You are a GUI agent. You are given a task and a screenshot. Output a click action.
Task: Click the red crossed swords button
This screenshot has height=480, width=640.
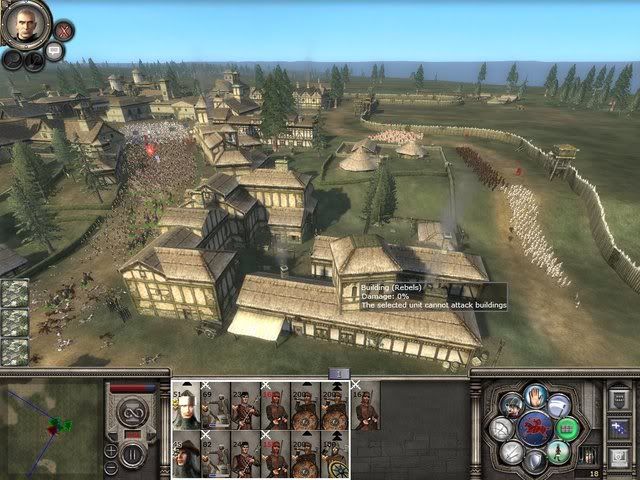pos(62,32)
